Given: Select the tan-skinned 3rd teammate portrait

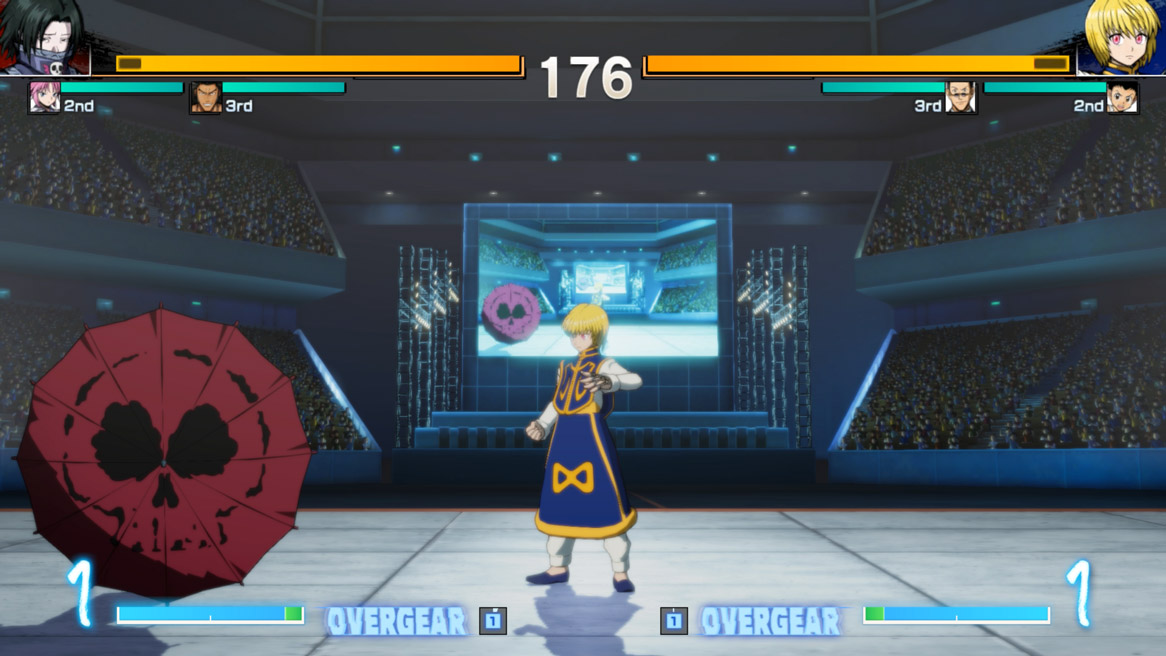Looking at the screenshot, I should [x=206, y=98].
